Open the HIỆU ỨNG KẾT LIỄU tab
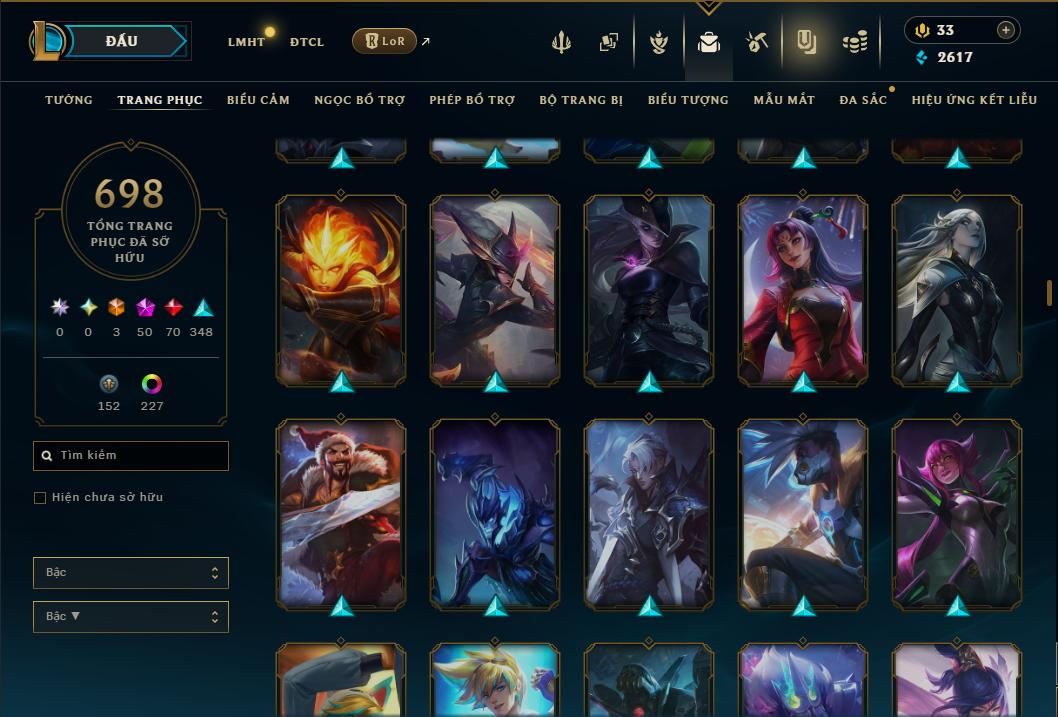1058x717 pixels. tap(974, 100)
